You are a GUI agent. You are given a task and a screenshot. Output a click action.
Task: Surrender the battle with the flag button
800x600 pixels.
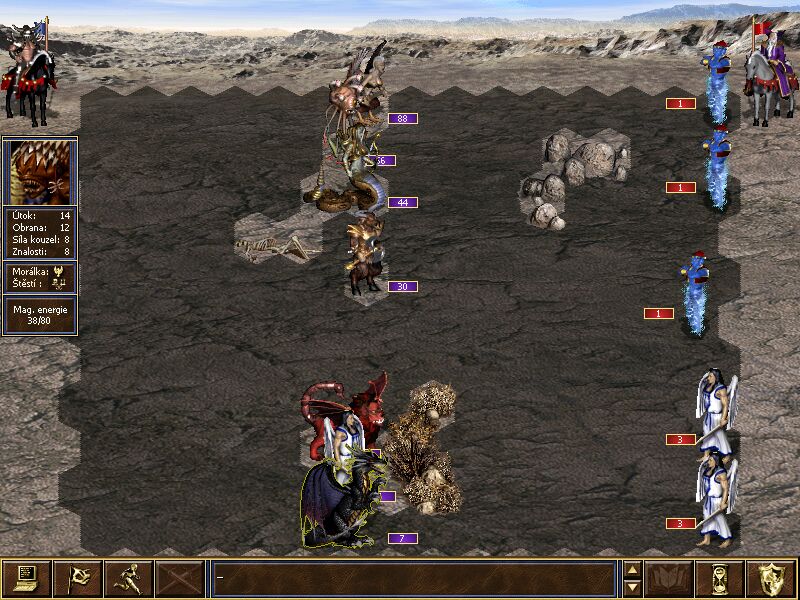[x=77, y=578]
